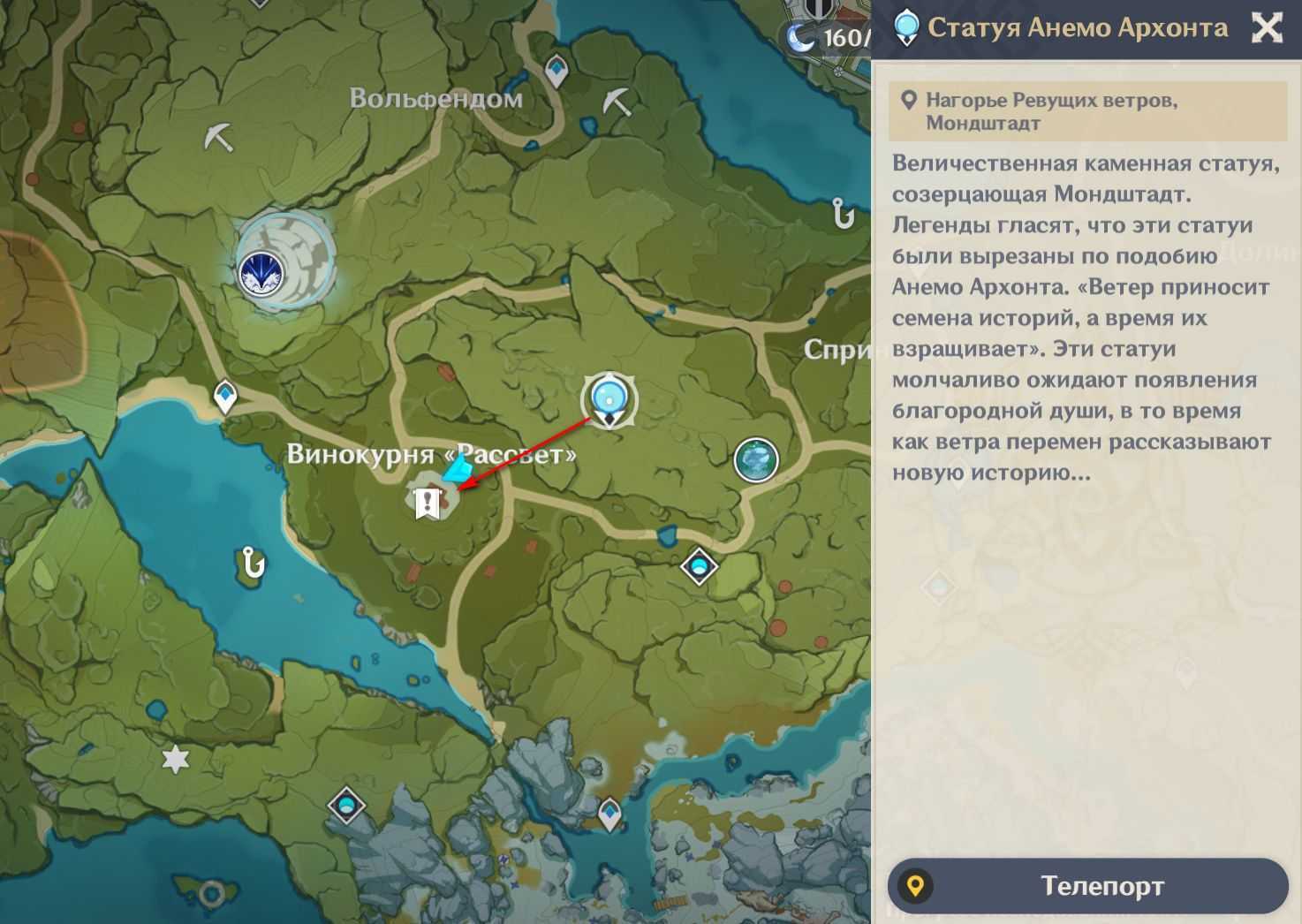Select the teleport waypoint among the grey rocks
This screenshot has height=924, width=1302.
point(609,813)
